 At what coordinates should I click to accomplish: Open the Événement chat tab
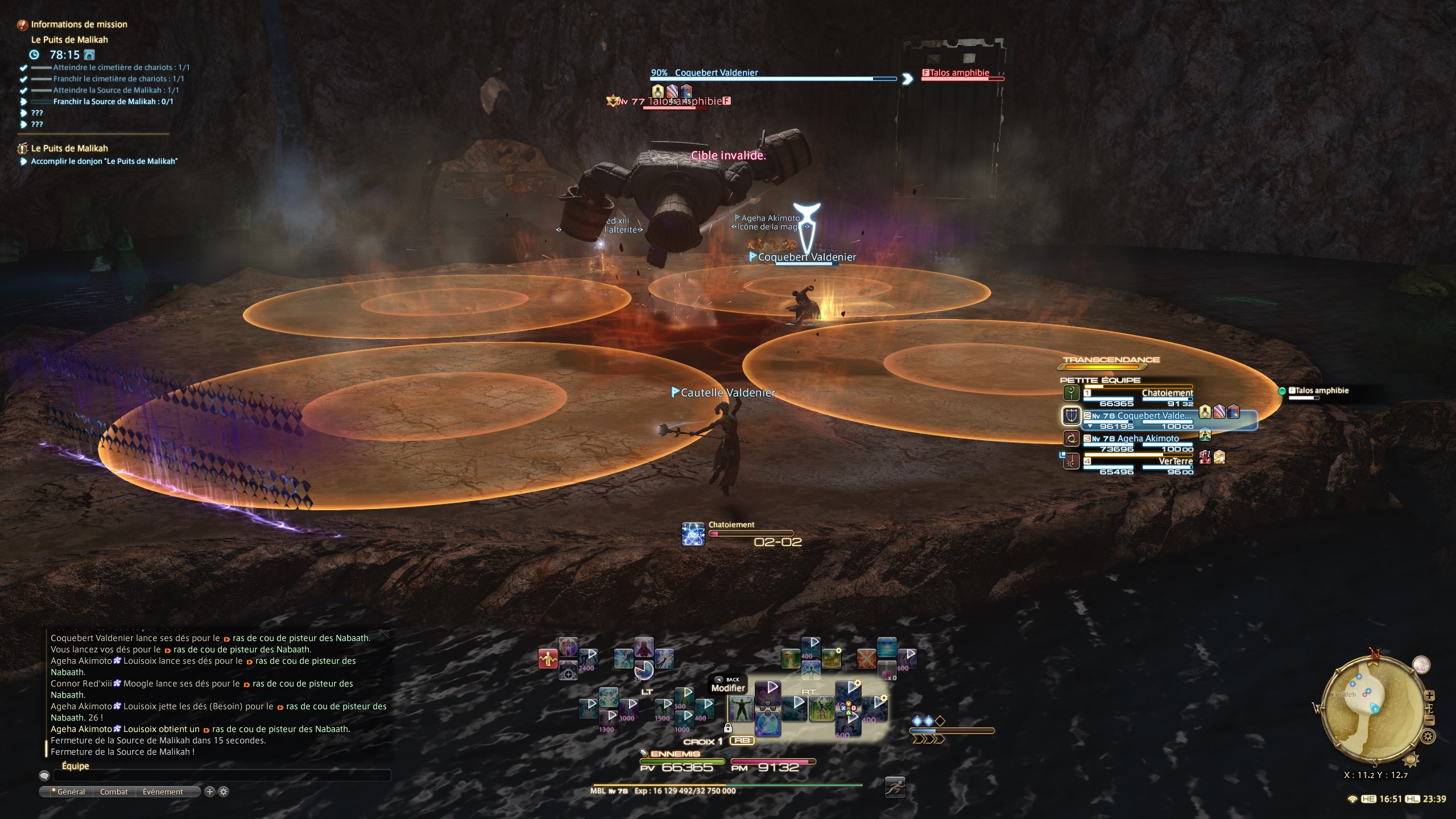coord(163,792)
